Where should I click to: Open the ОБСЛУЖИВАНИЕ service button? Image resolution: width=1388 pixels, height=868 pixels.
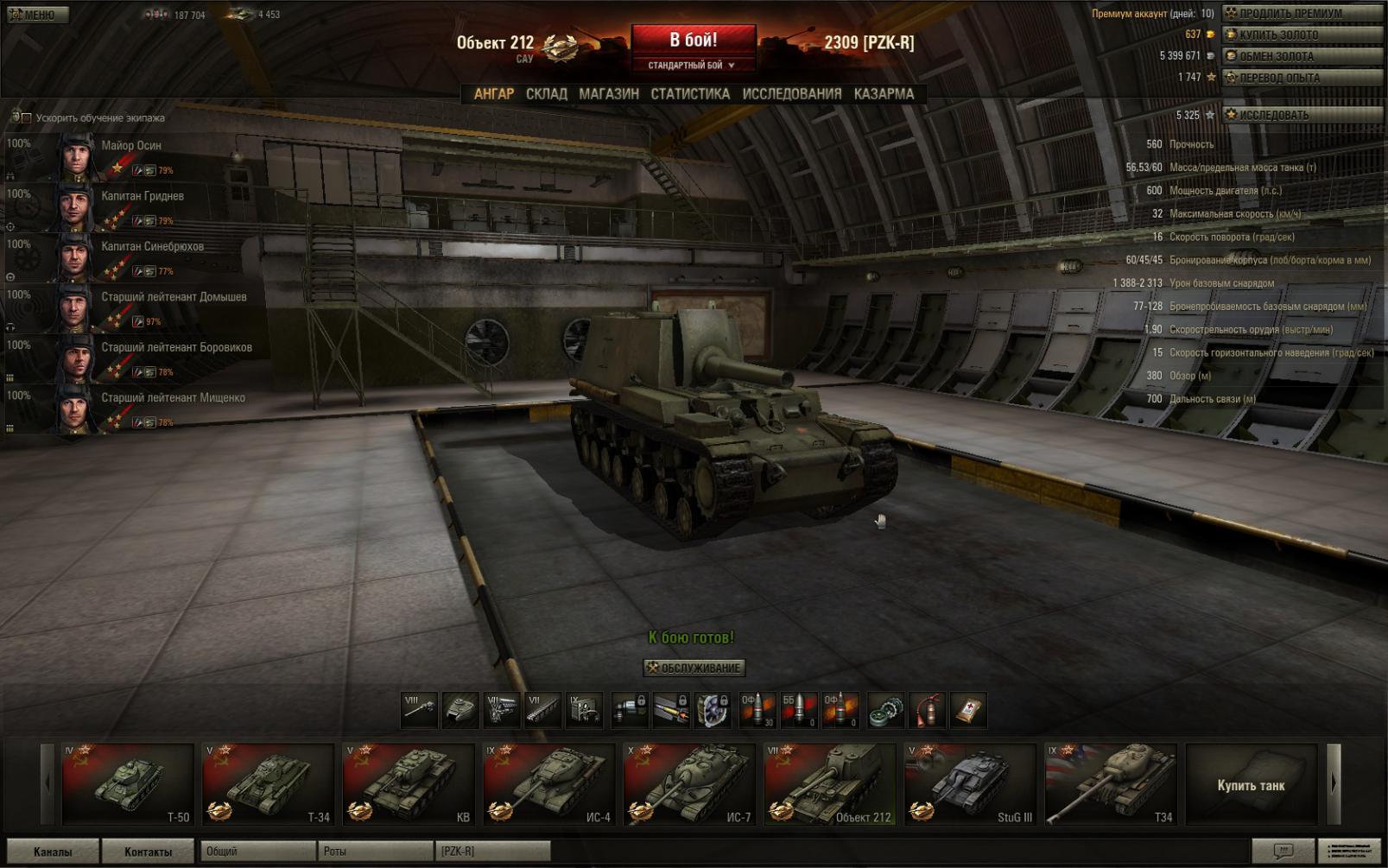[694, 668]
